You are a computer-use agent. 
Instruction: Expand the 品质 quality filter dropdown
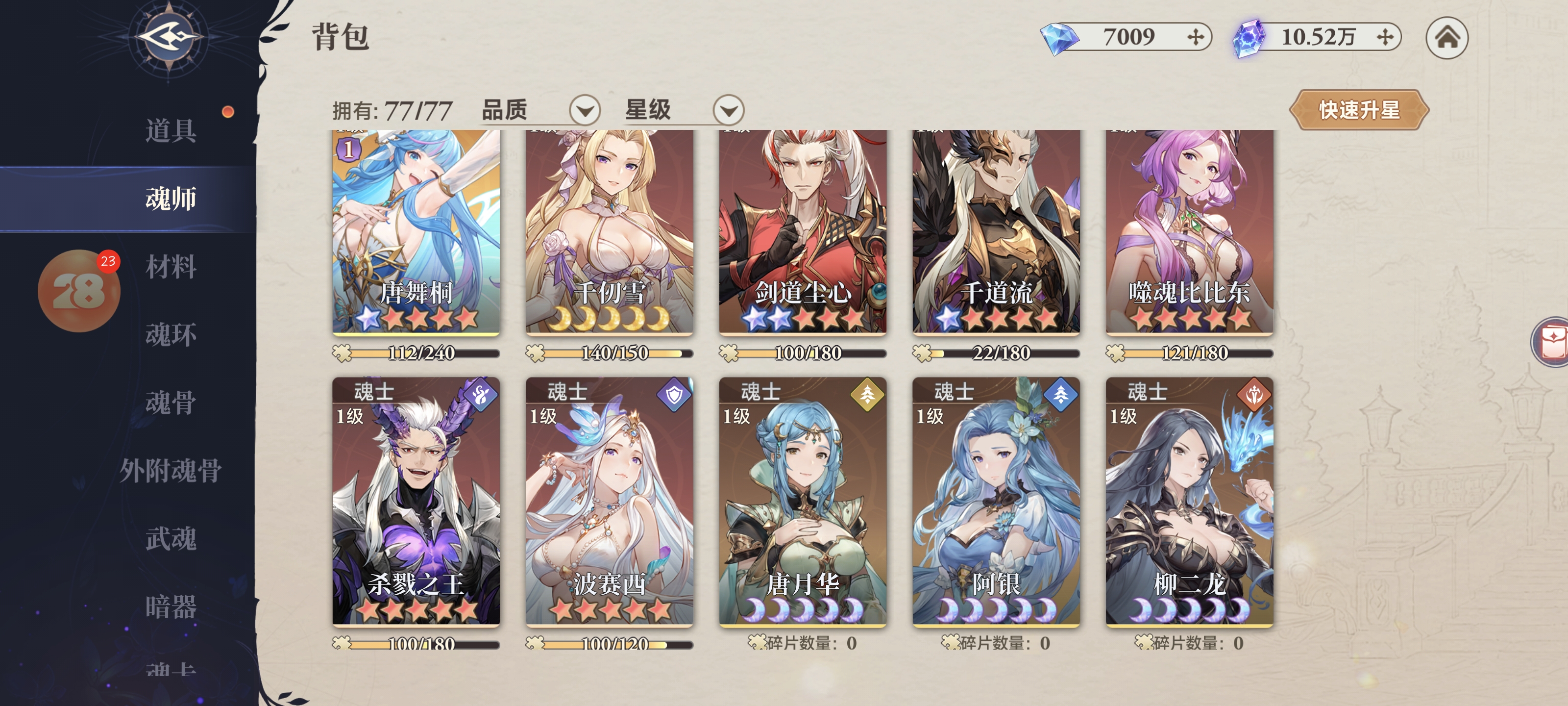[x=585, y=110]
